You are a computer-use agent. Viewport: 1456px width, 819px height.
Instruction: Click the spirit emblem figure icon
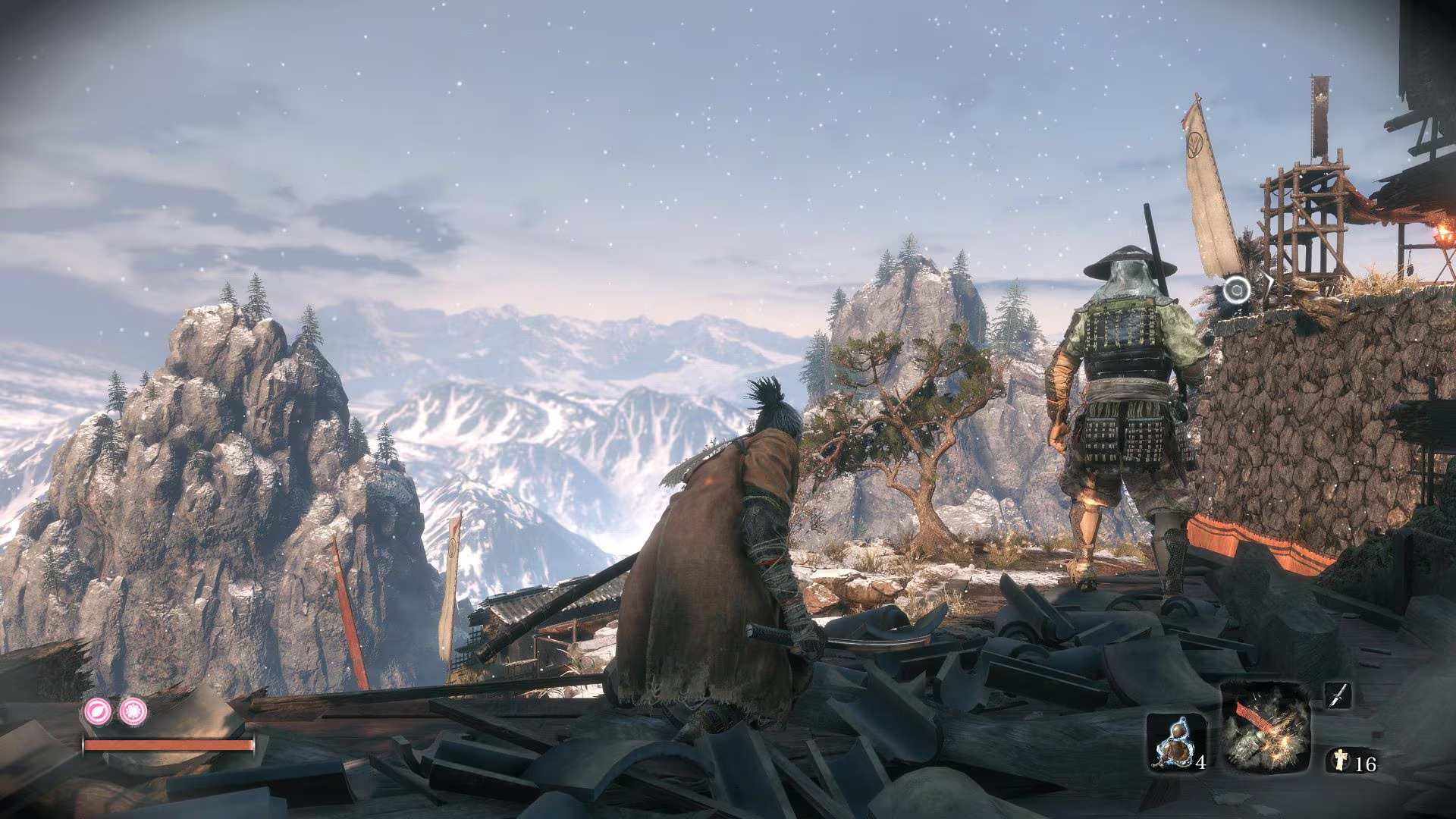(1339, 761)
